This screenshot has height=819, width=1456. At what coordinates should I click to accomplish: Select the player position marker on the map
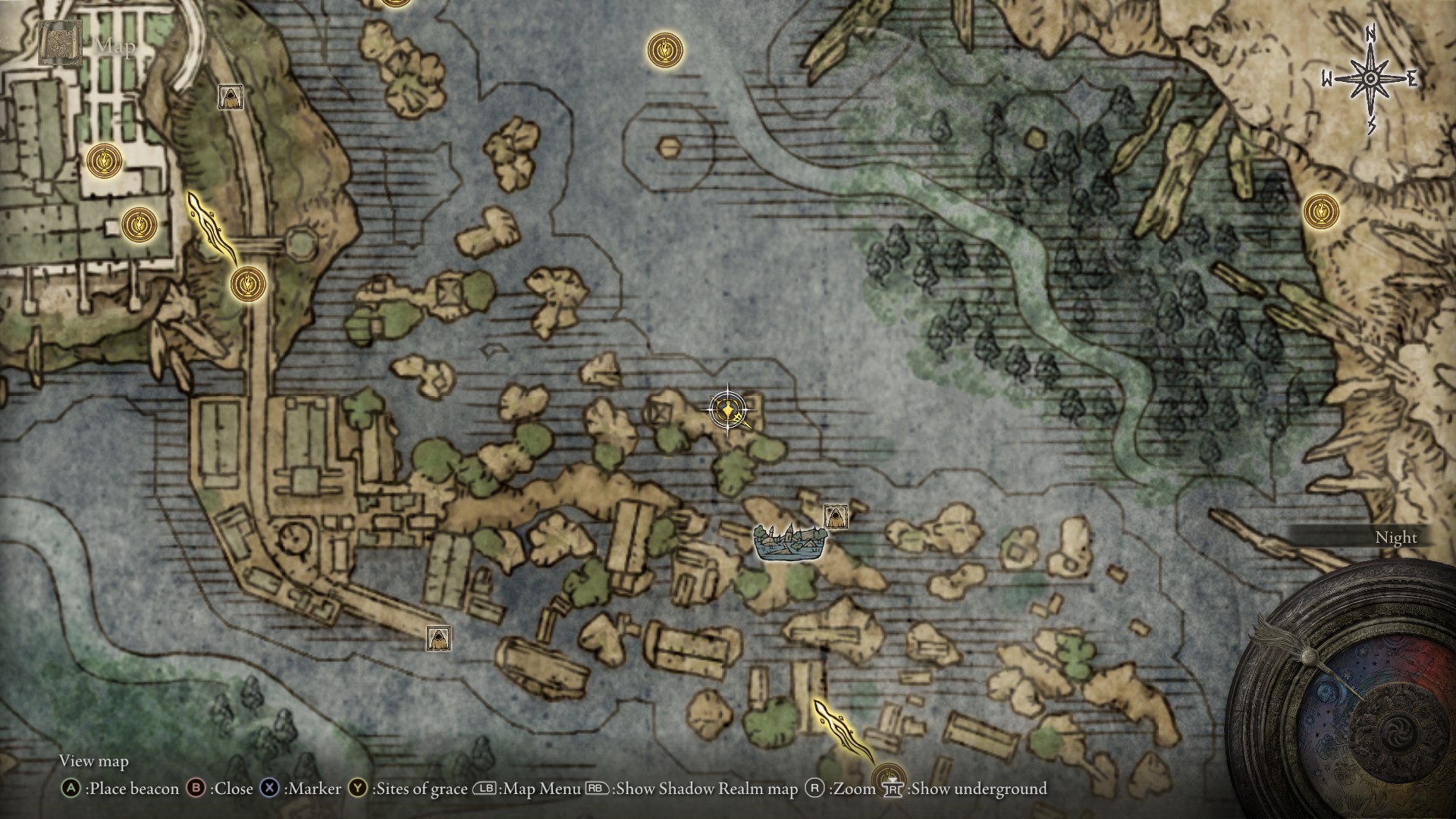[727, 409]
